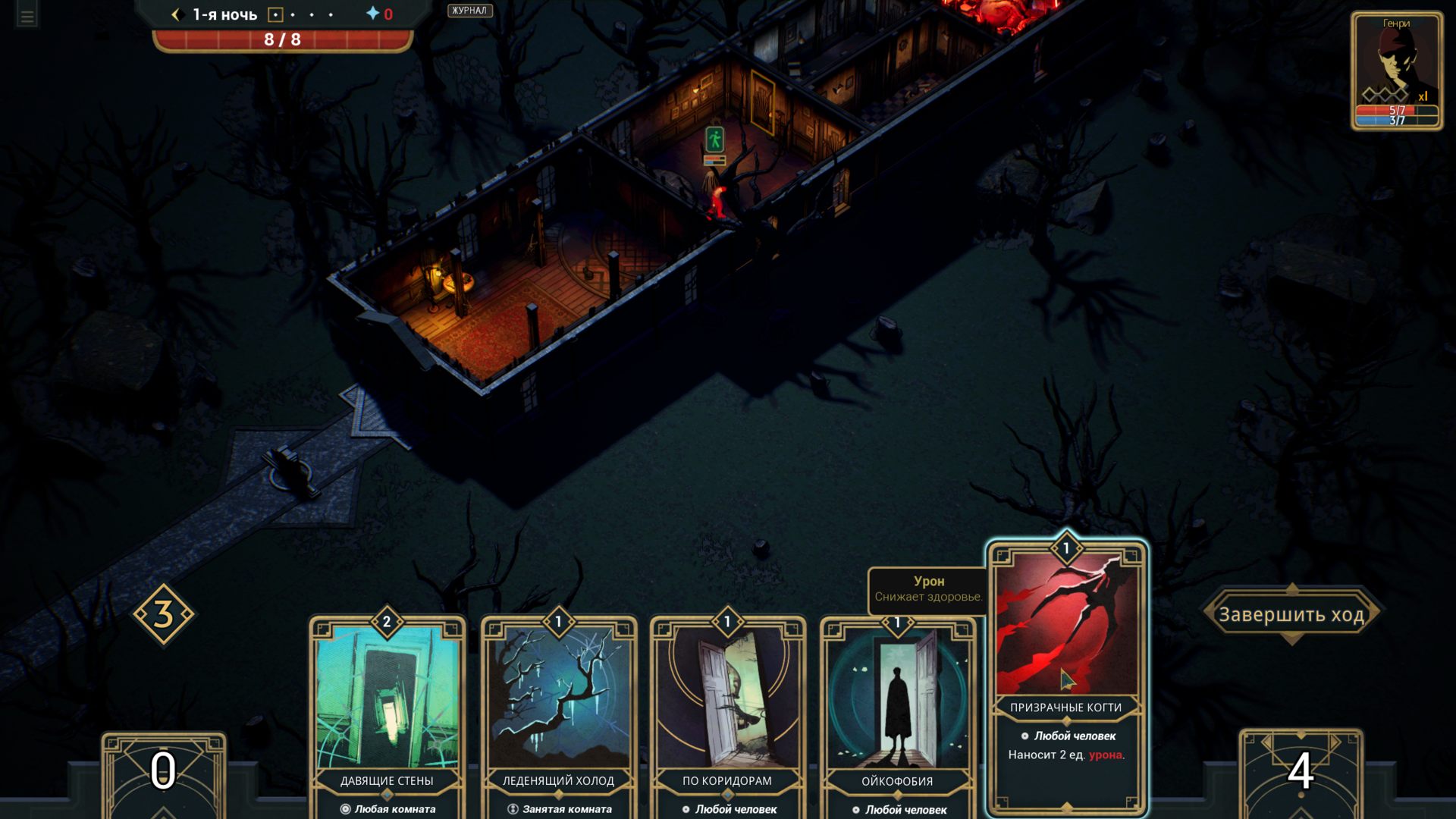Open the discard pile showing 0
This screenshot has width=1456, height=819.
(x=163, y=772)
